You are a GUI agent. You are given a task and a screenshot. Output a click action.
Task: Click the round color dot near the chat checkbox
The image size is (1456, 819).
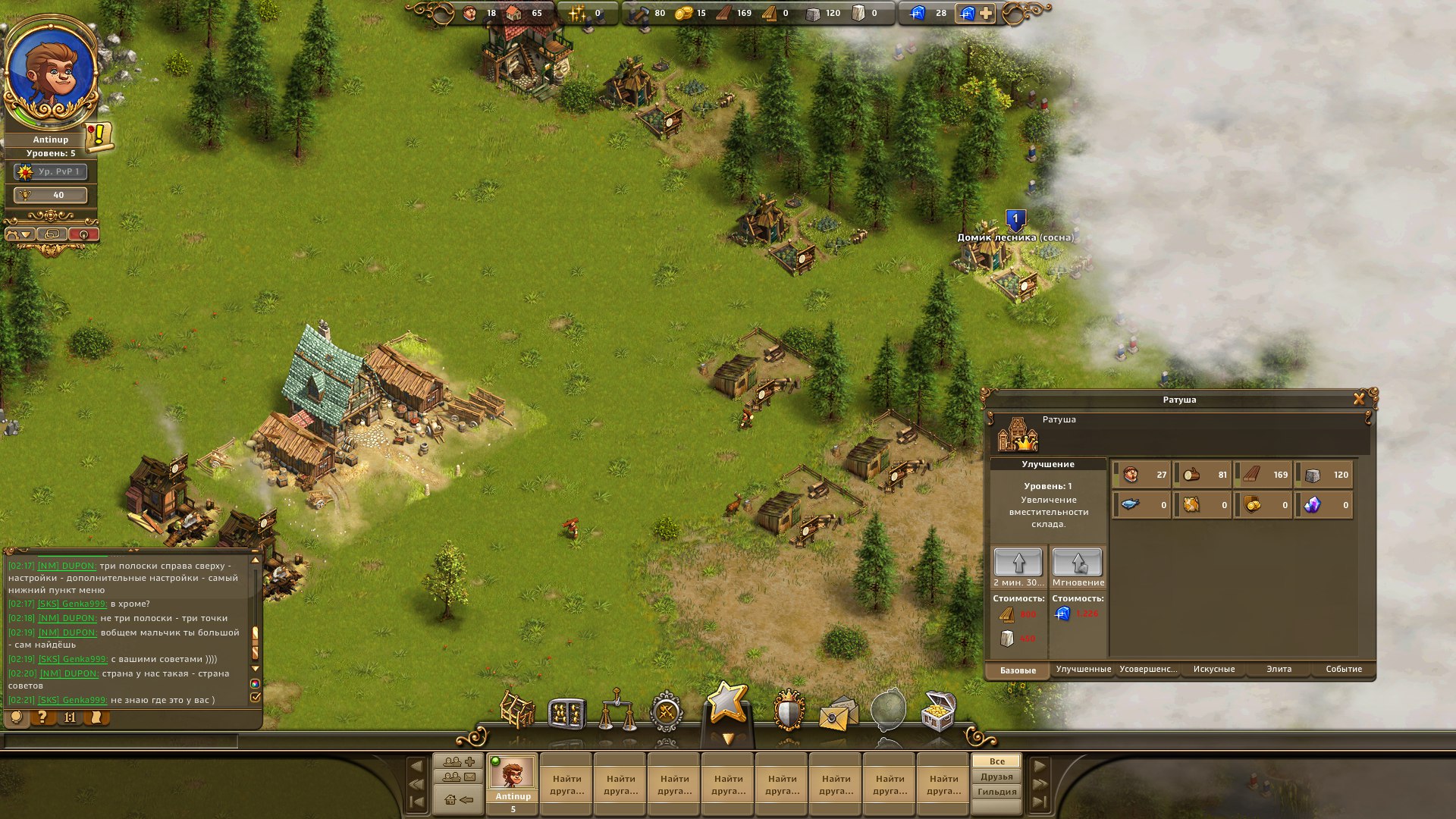tap(253, 683)
